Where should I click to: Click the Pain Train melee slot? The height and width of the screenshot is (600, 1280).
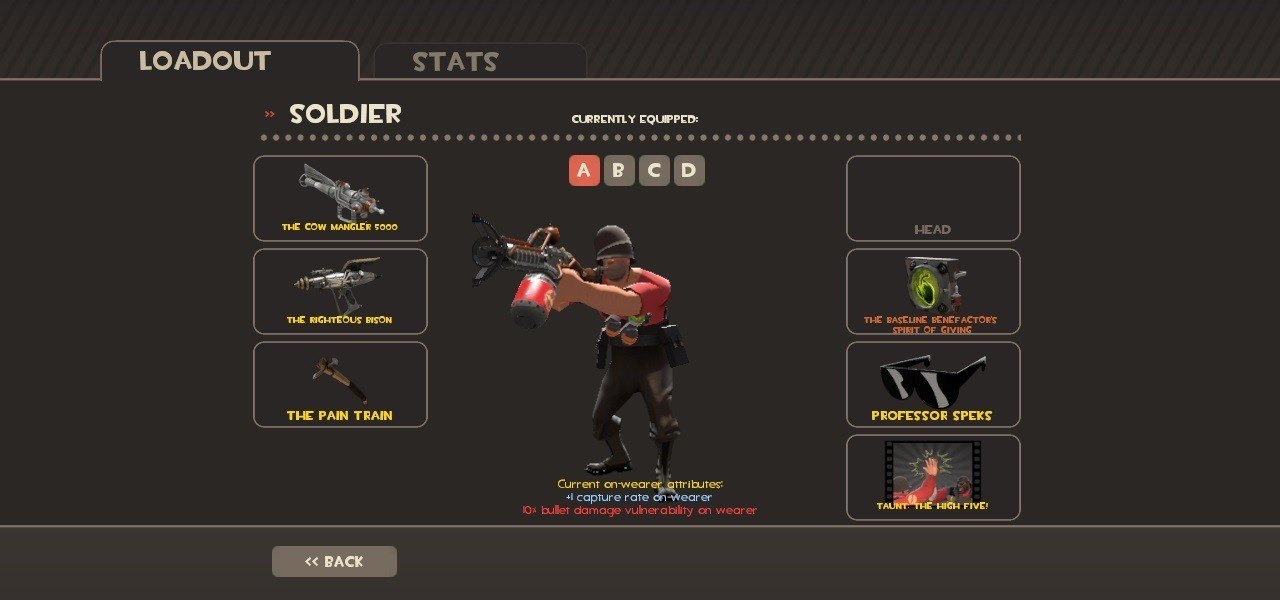click(x=340, y=384)
